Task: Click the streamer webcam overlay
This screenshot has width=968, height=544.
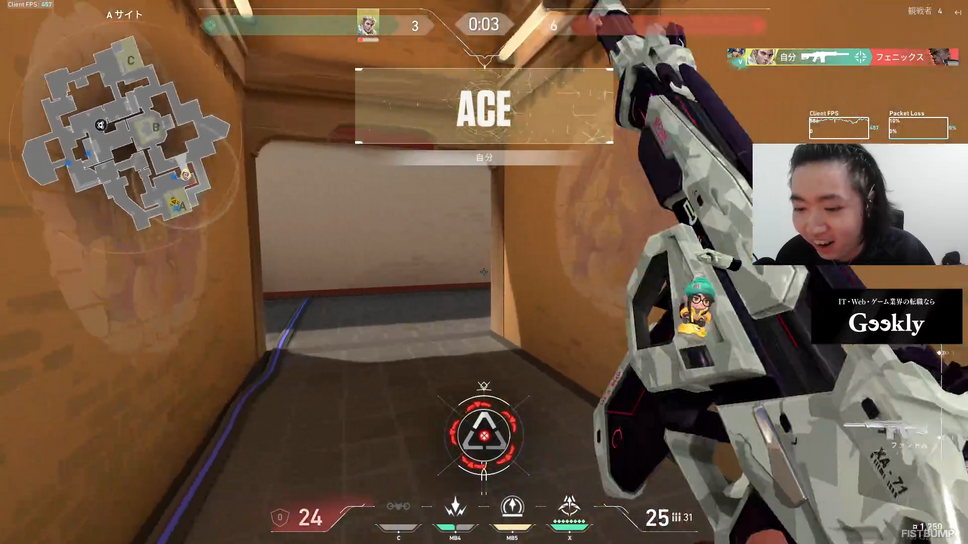Action: 859,204
